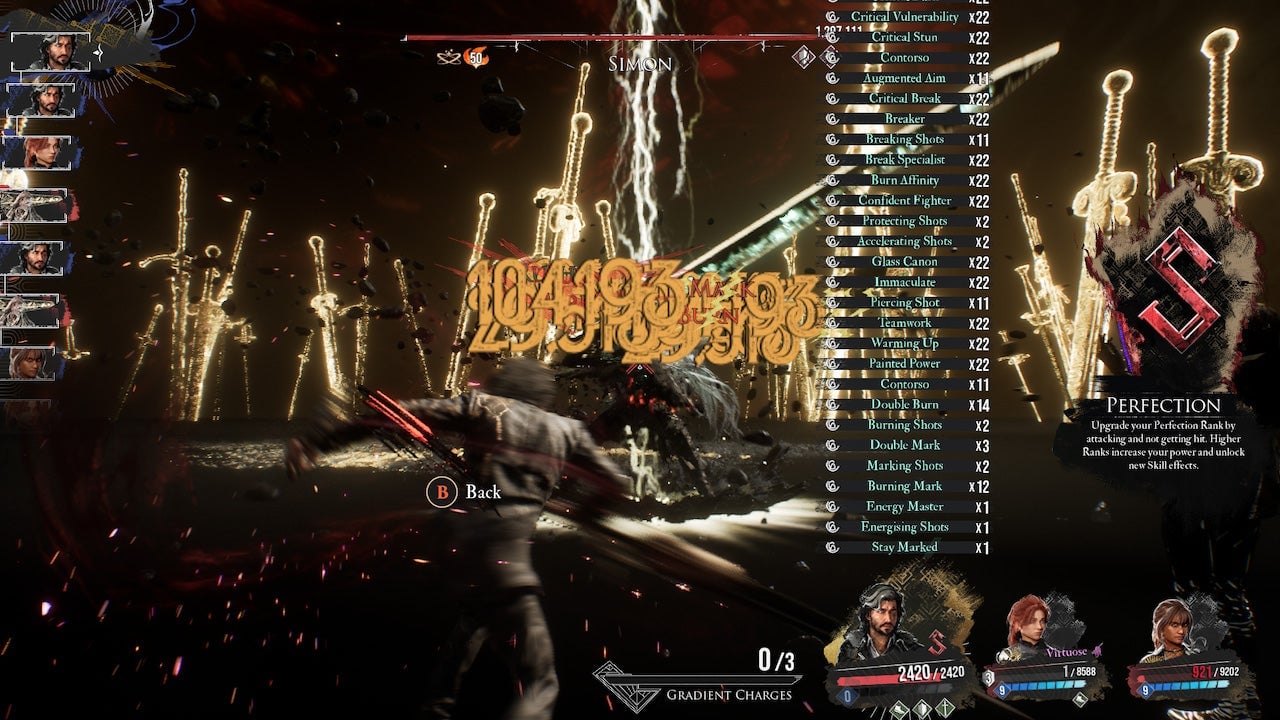Click the Stay Marked row
The image size is (1280, 720).
point(904,547)
